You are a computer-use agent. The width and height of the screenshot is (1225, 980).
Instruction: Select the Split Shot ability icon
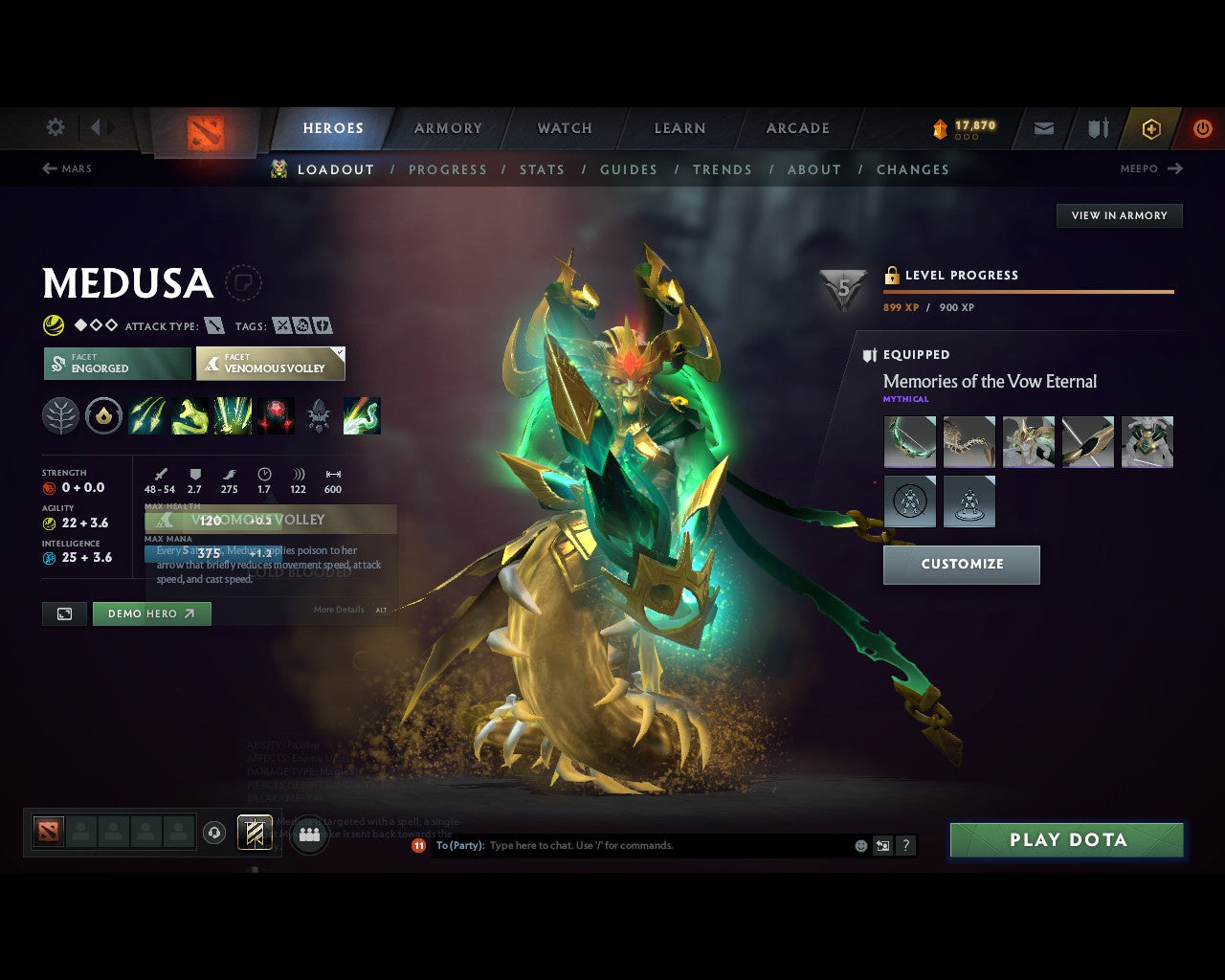pos(147,415)
